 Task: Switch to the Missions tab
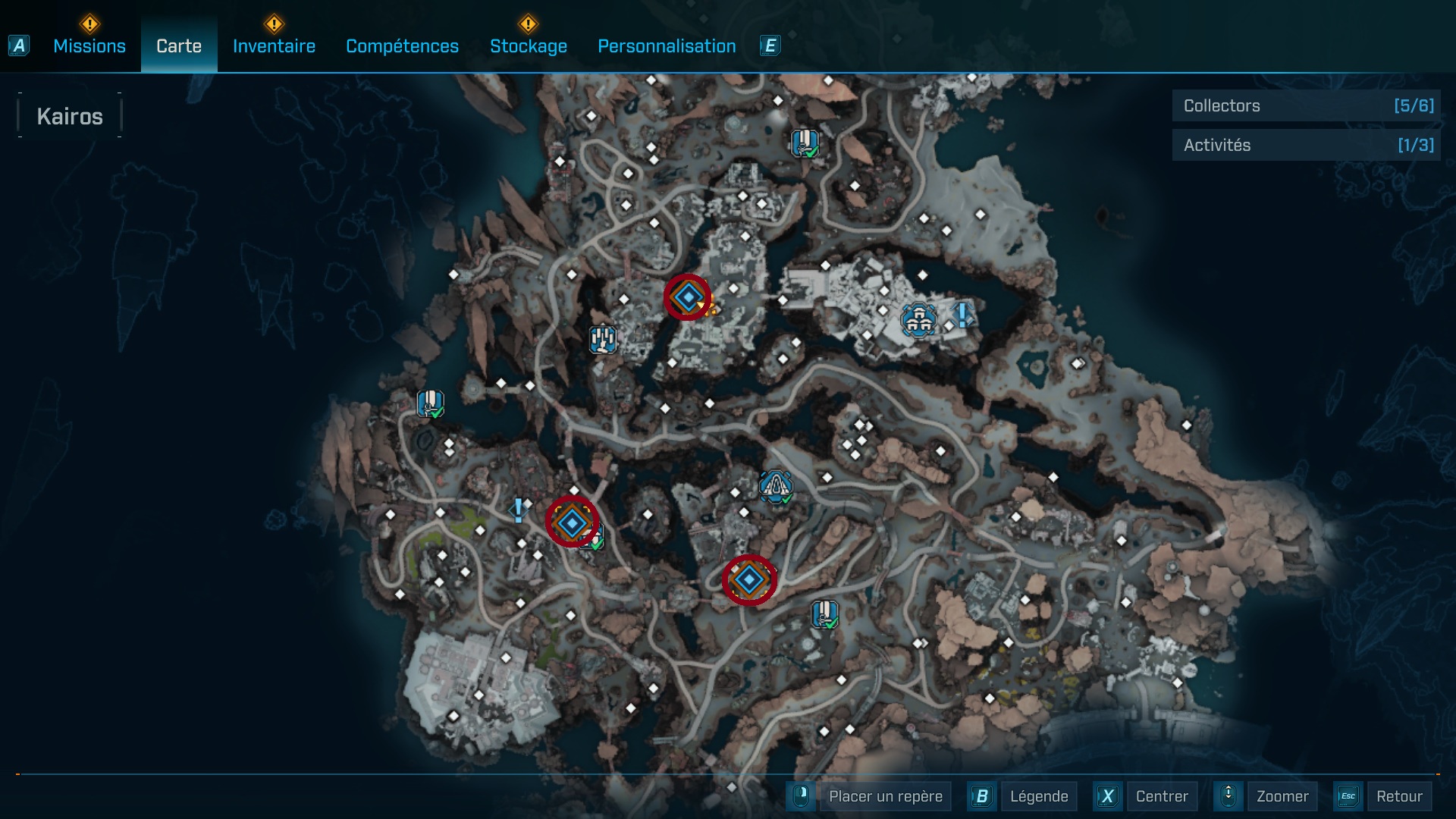[89, 45]
